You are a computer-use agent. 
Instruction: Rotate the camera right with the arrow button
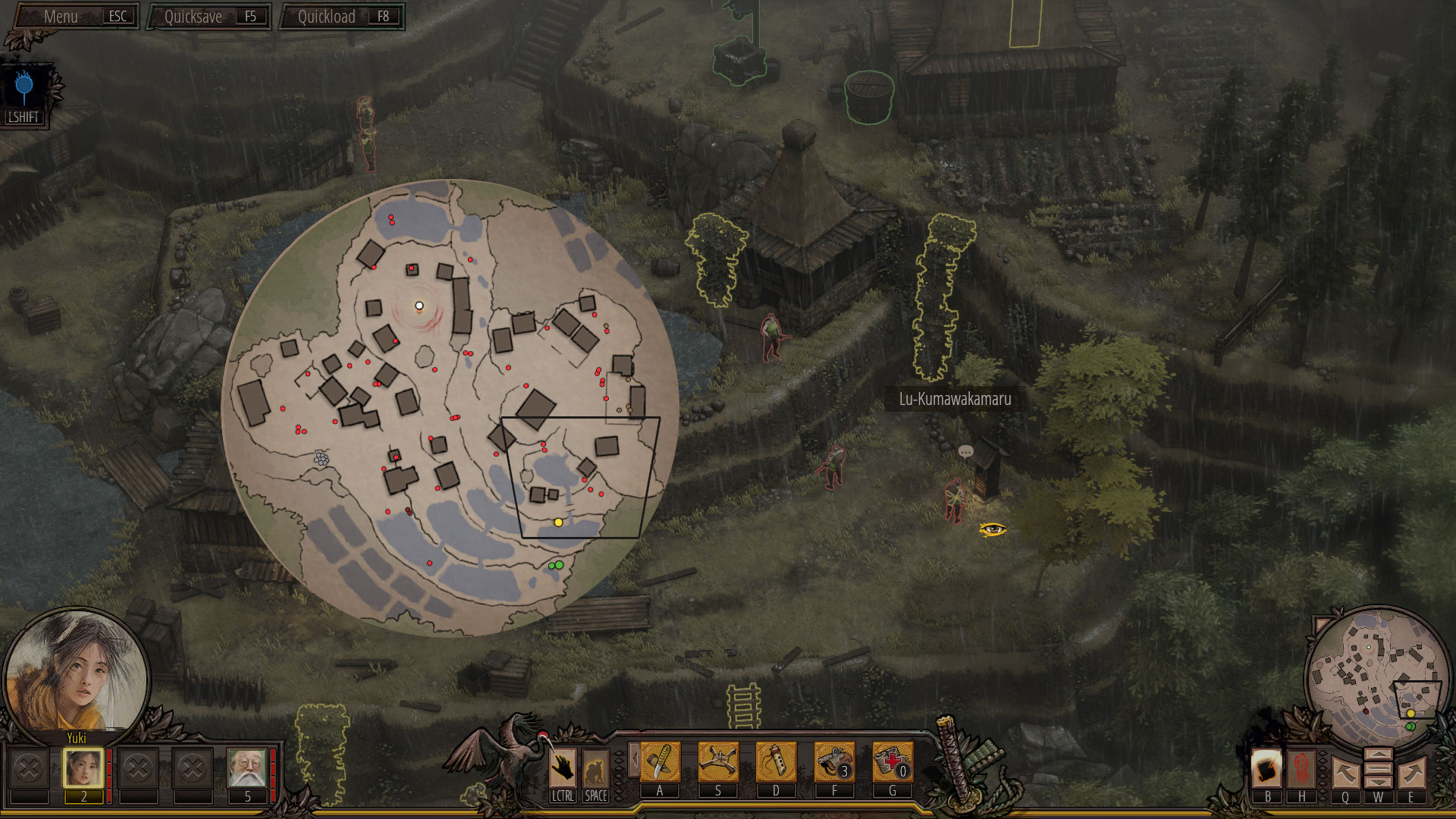tap(1411, 773)
